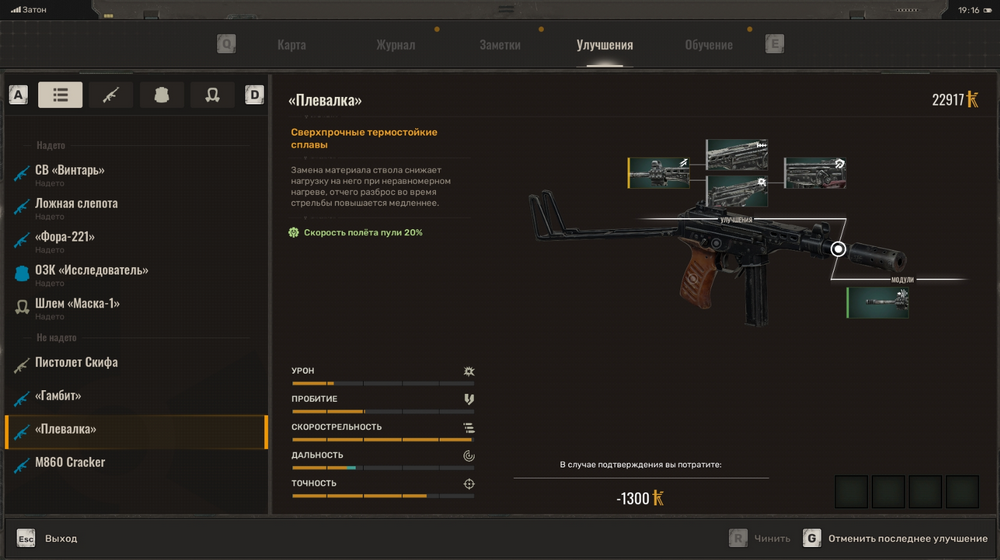Select the silencer module thumbnail under Модули

pos(878,302)
